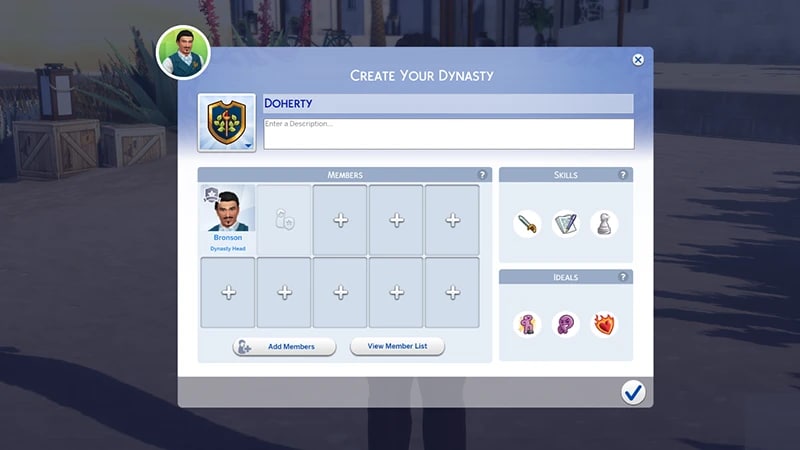Click the Add Members button

[284, 347]
